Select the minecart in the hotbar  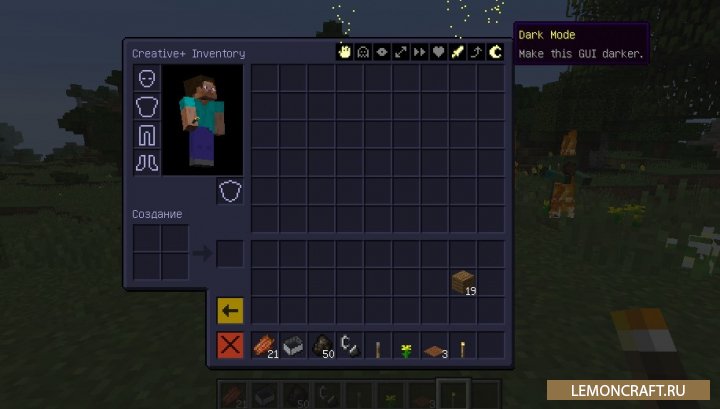coord(293,346)
